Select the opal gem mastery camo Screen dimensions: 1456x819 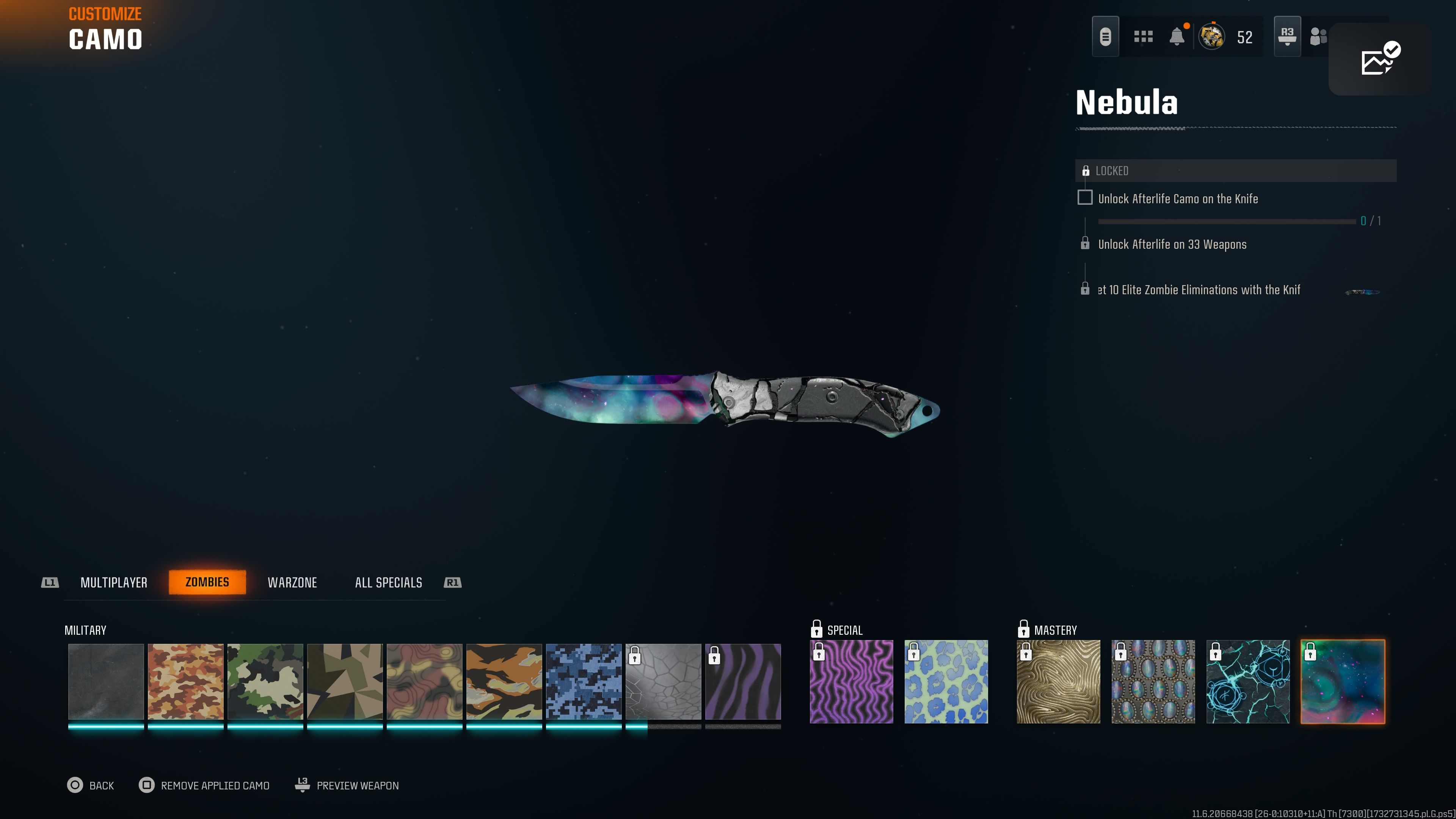pyautogui.click(x=1153, y=681)
